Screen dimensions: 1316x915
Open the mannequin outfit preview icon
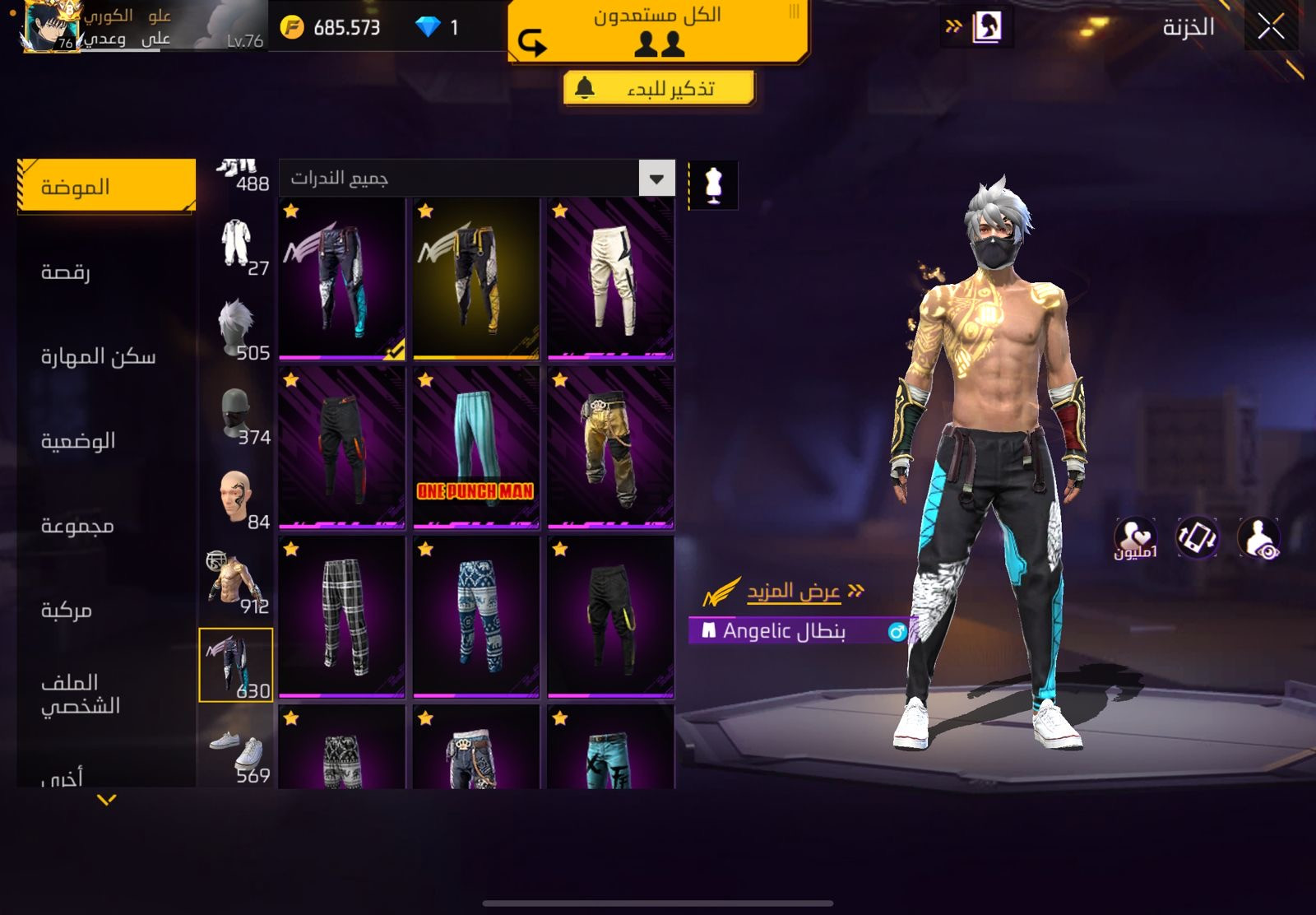[713, 184]
